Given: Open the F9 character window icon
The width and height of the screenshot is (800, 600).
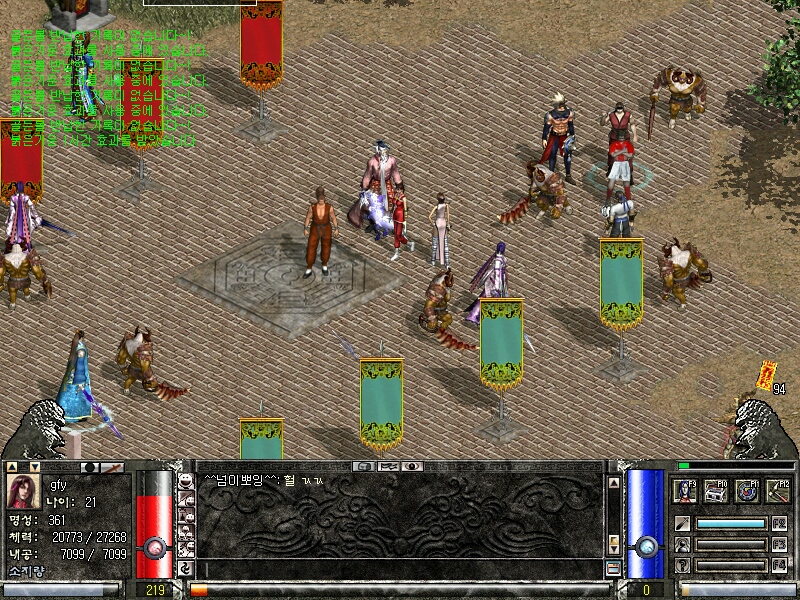Looking at the screenshot, I should [x=686, y=490].
